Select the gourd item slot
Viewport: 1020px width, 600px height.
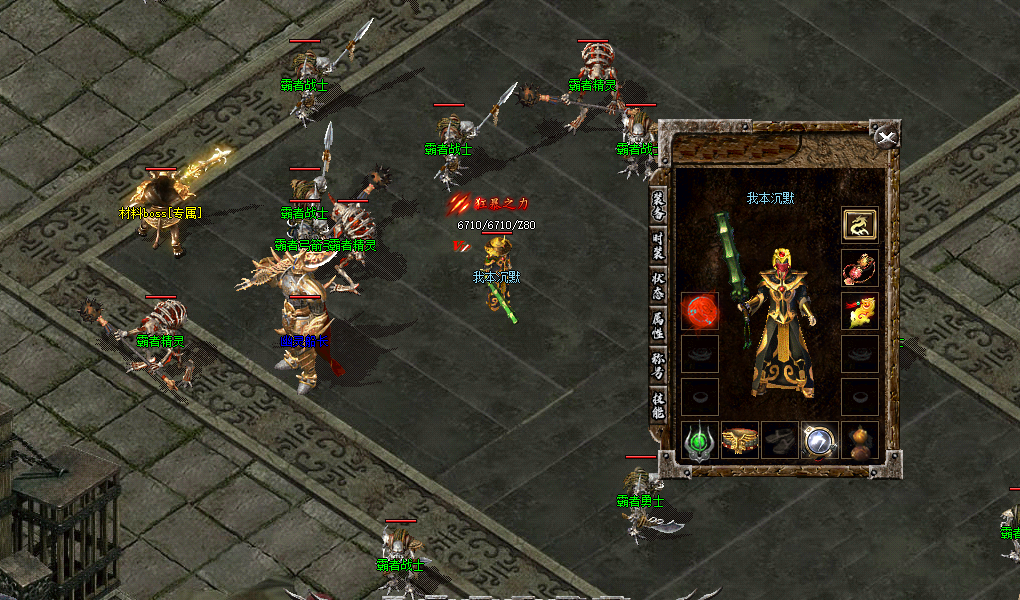(859, 440)
